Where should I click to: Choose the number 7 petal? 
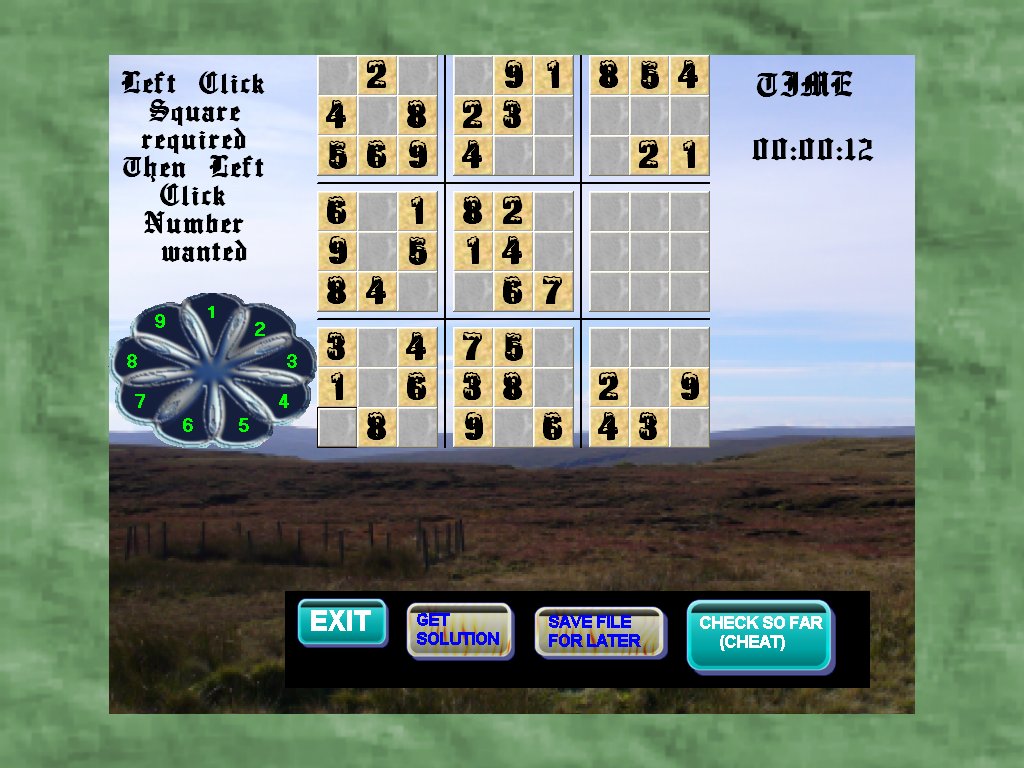pos(141,401)
